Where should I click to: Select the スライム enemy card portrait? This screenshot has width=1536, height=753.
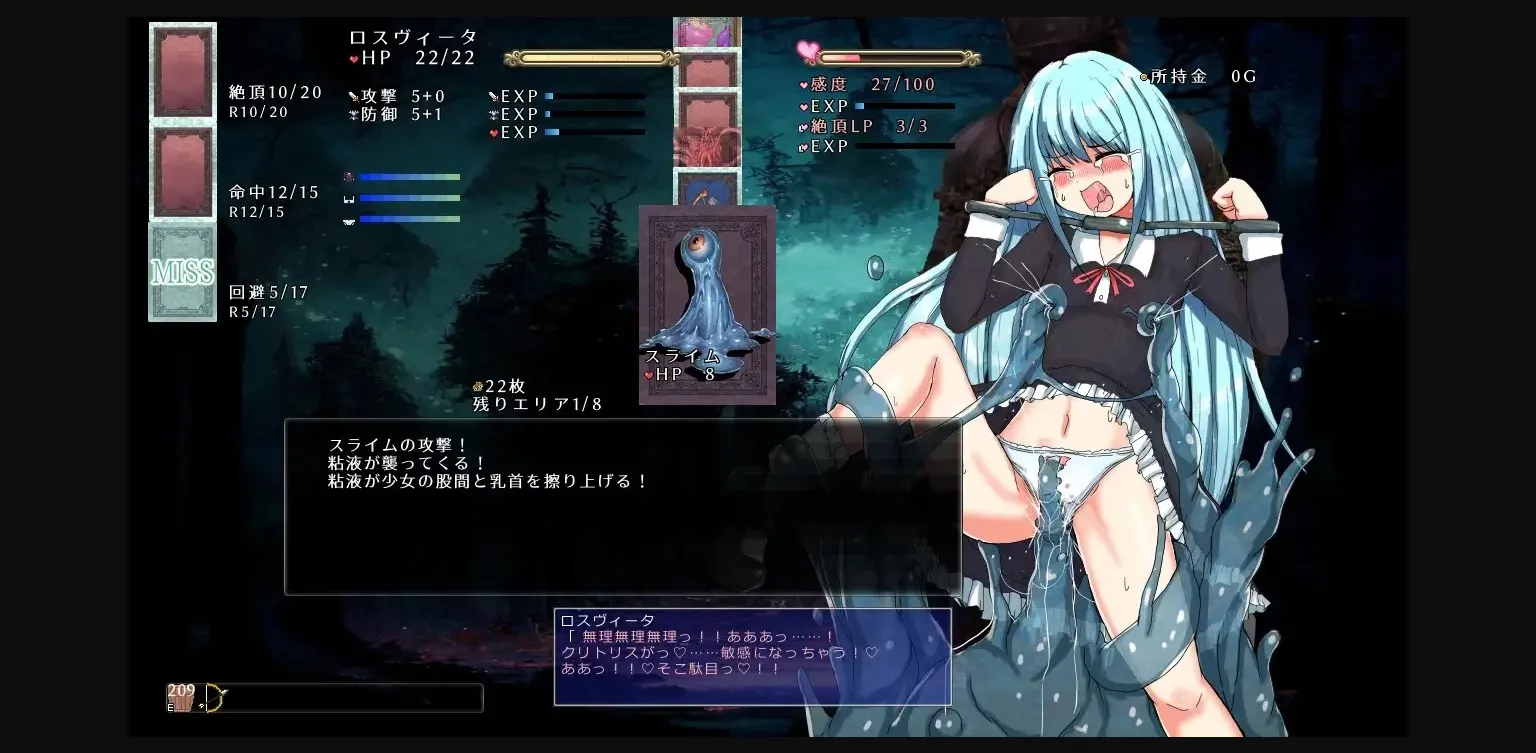(x=706, y=290)
